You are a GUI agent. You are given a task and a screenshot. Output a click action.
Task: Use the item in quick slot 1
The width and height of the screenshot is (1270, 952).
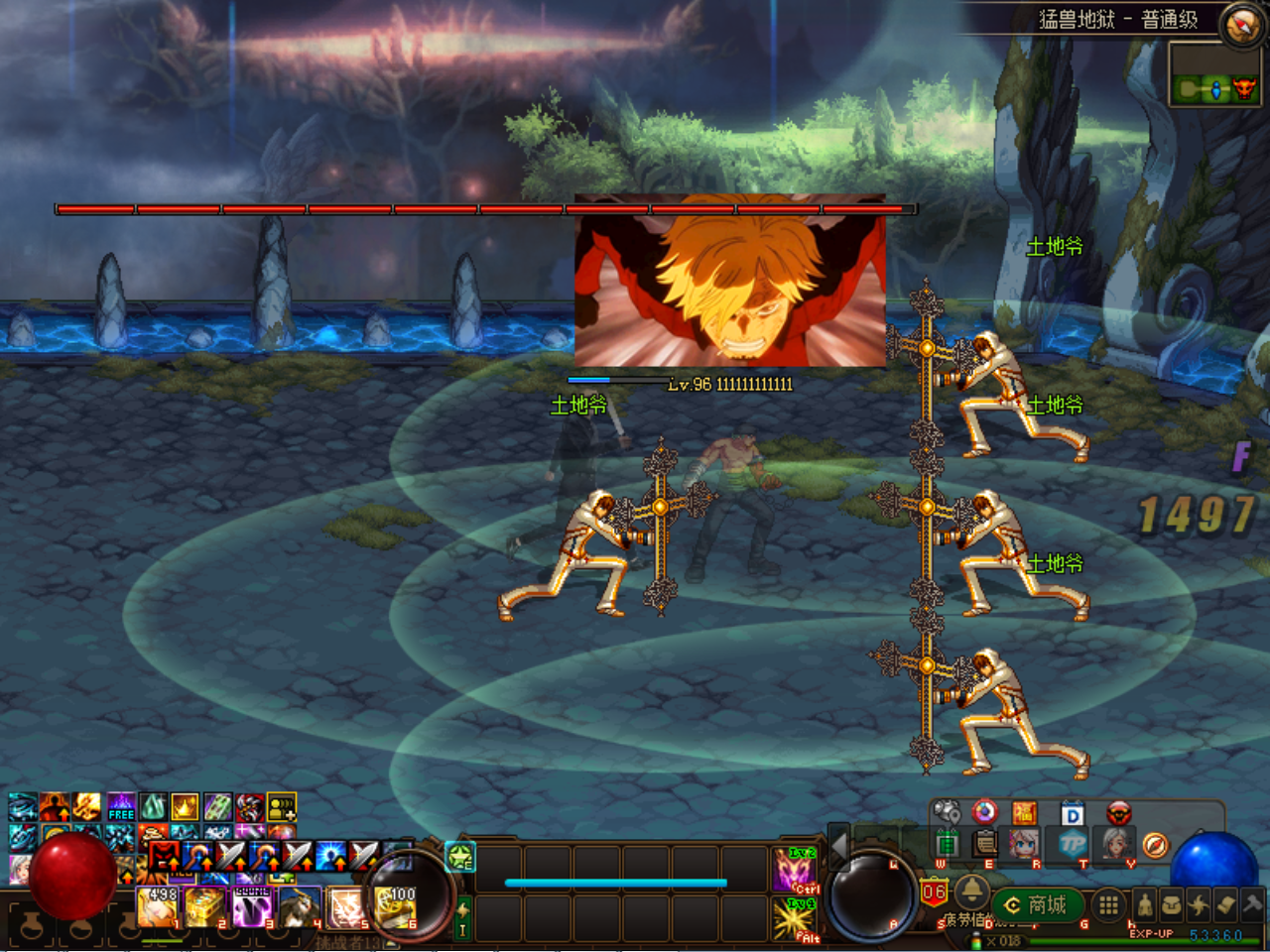pos(157,906)
